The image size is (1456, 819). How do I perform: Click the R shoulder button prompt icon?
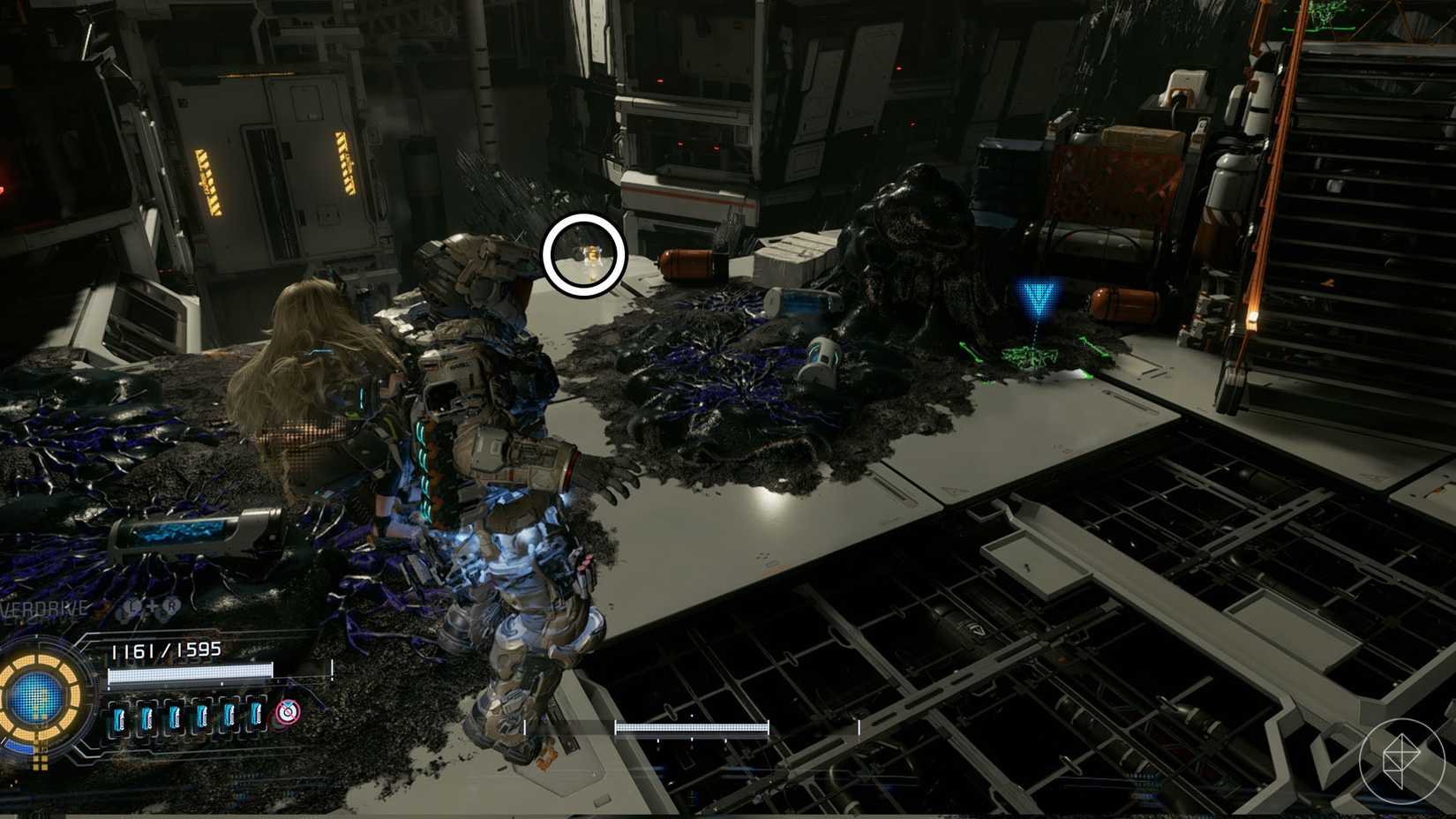171,606
